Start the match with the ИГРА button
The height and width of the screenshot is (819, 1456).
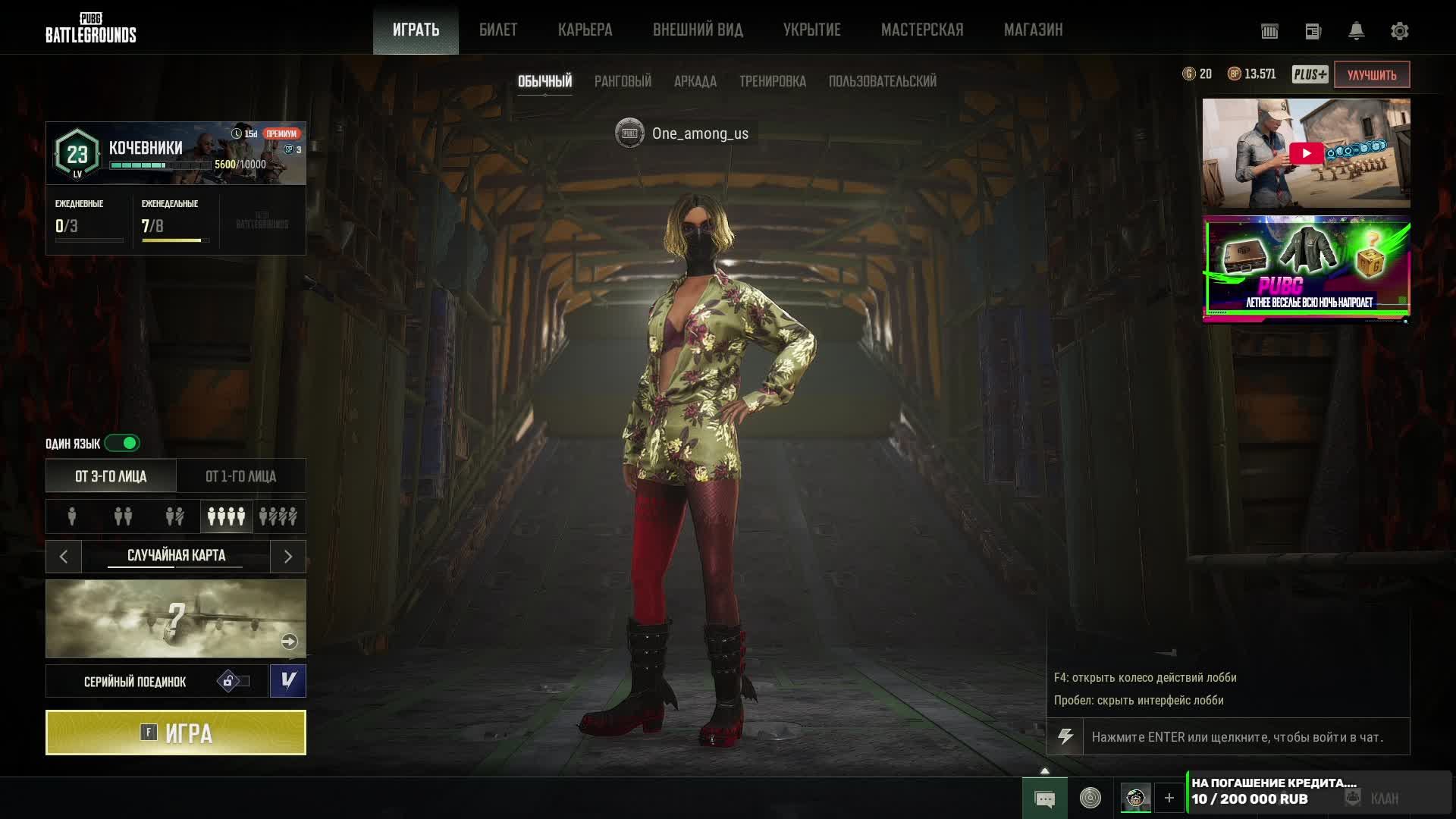[x=176, y=733]
